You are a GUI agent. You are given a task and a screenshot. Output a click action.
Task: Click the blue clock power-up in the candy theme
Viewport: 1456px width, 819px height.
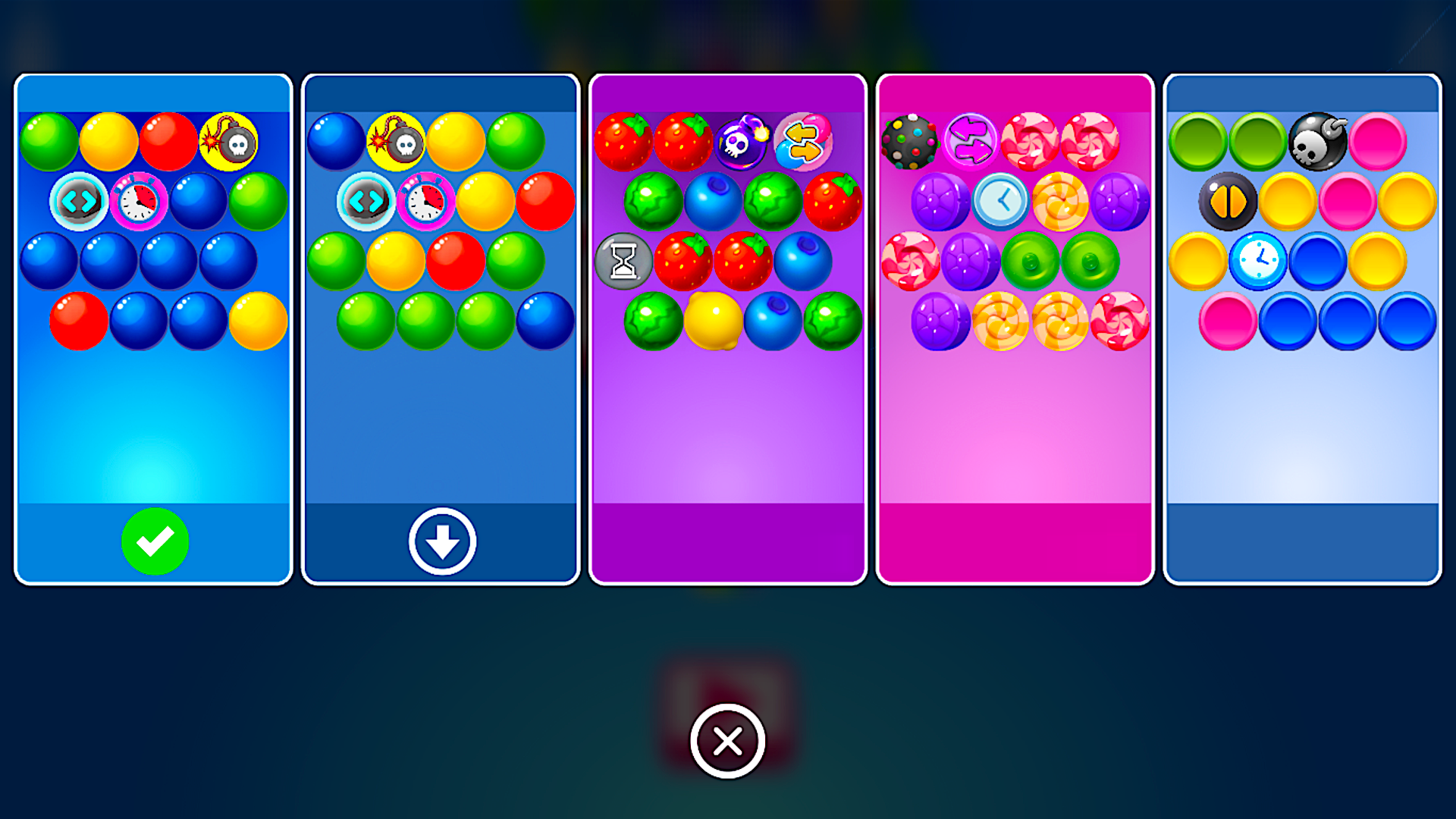(x=1001, y=200)
